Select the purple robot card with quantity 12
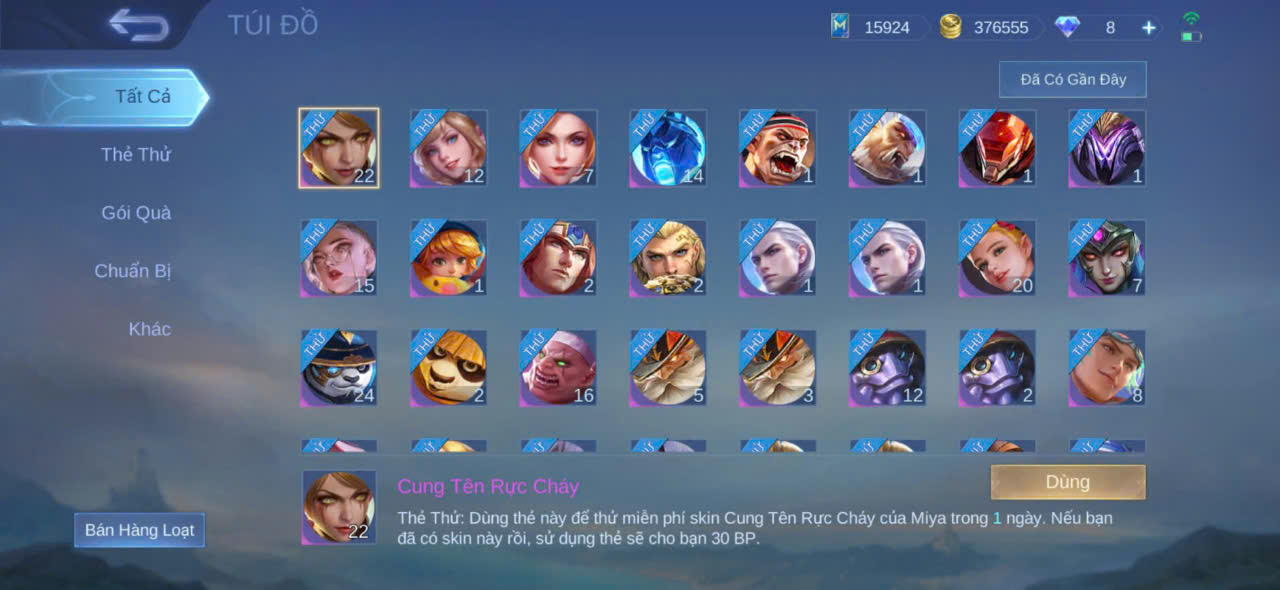This screenshot has height=590, width=1280. click(888, 368)
